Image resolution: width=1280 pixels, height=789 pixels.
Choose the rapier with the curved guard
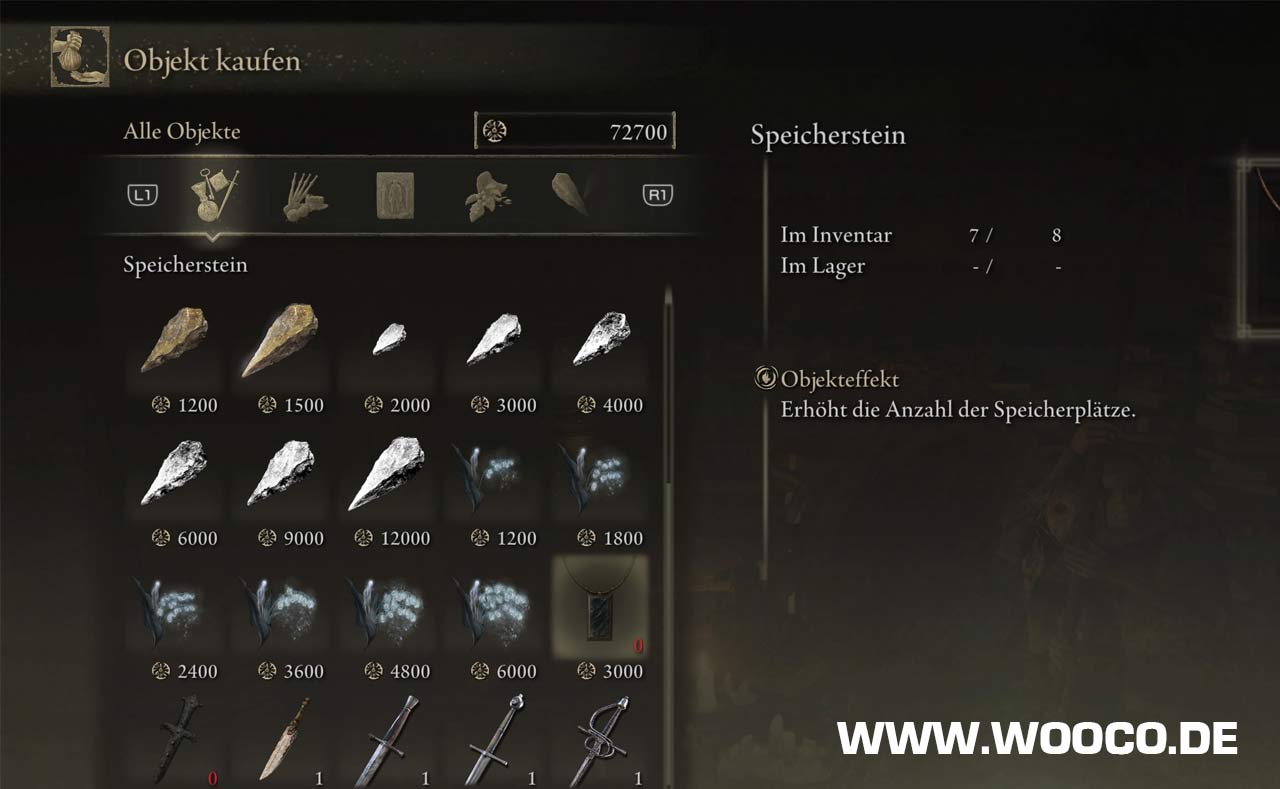(x=600, y=740)
